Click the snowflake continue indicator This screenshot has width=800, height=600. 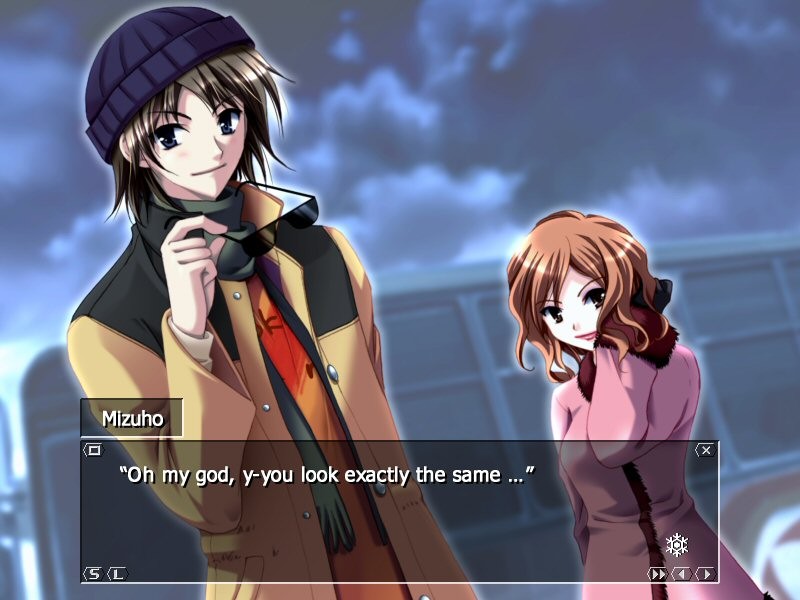point(677,545)
